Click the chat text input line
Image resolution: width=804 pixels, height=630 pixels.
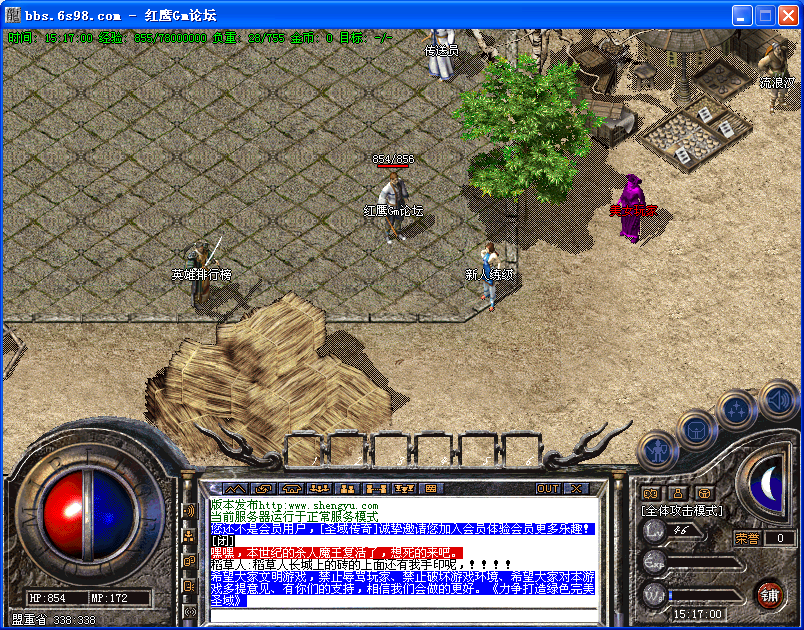click(400, 614)
